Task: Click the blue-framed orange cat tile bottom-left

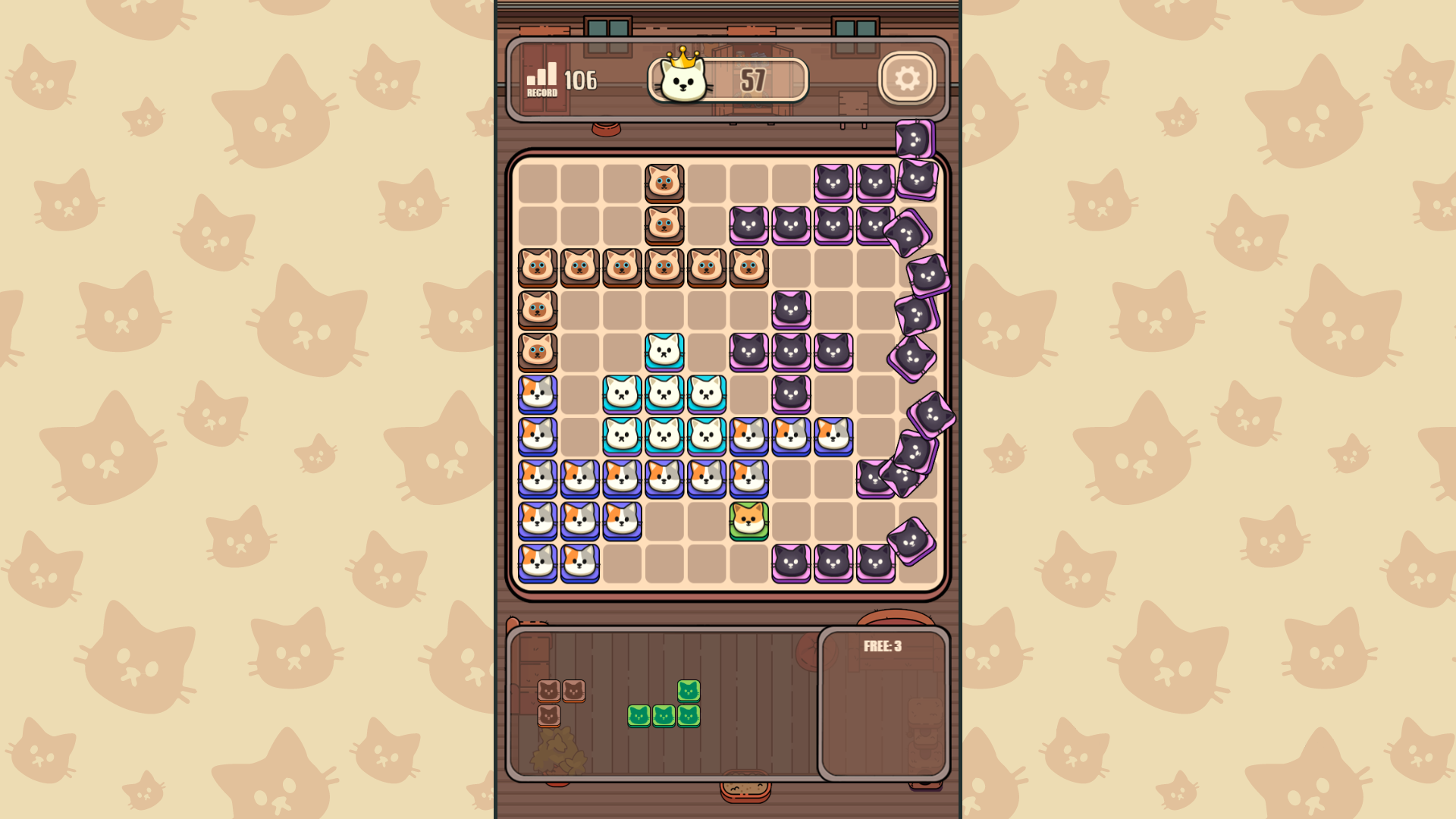Action: [539, 562]
